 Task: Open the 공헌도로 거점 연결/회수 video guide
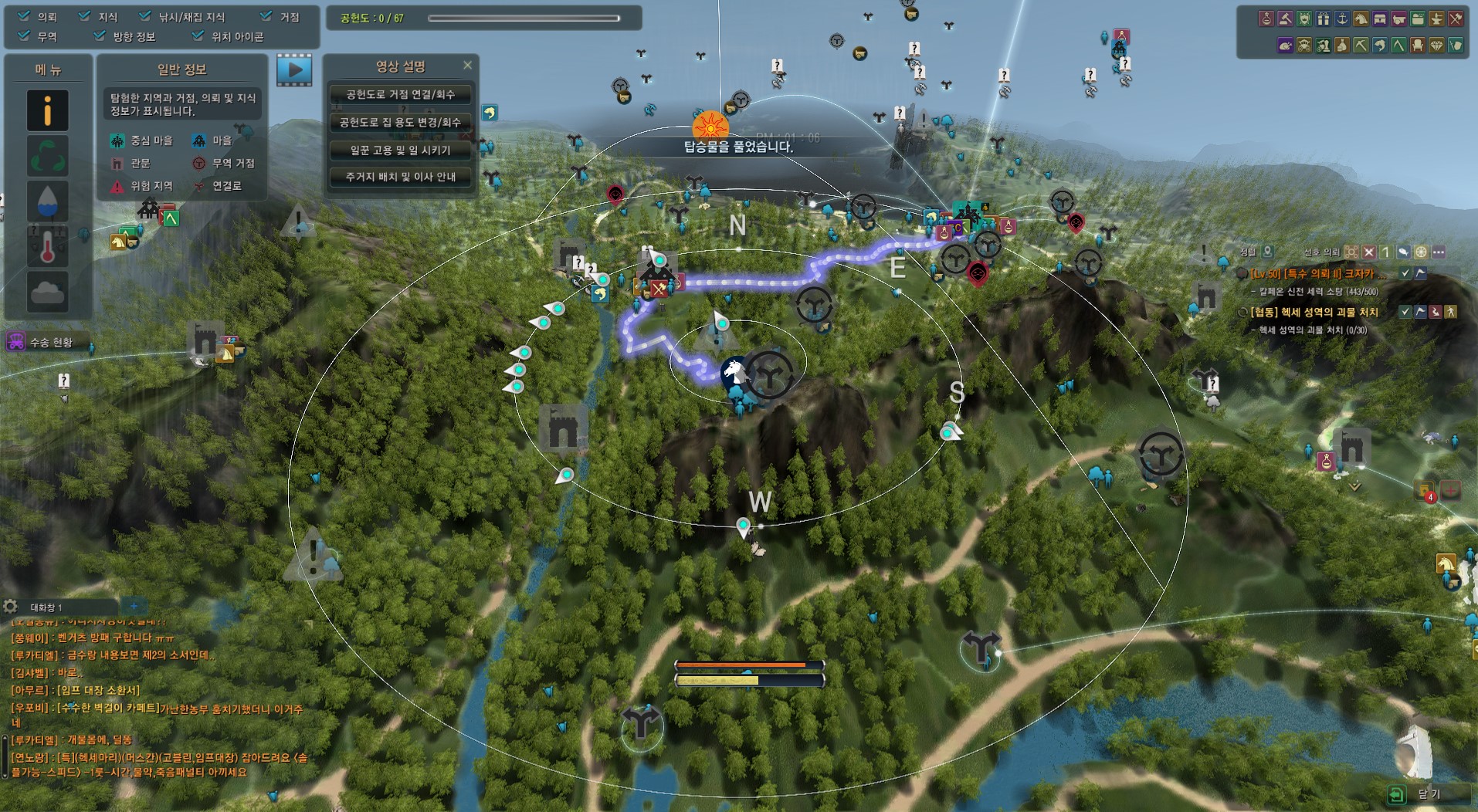pos(400,95)
